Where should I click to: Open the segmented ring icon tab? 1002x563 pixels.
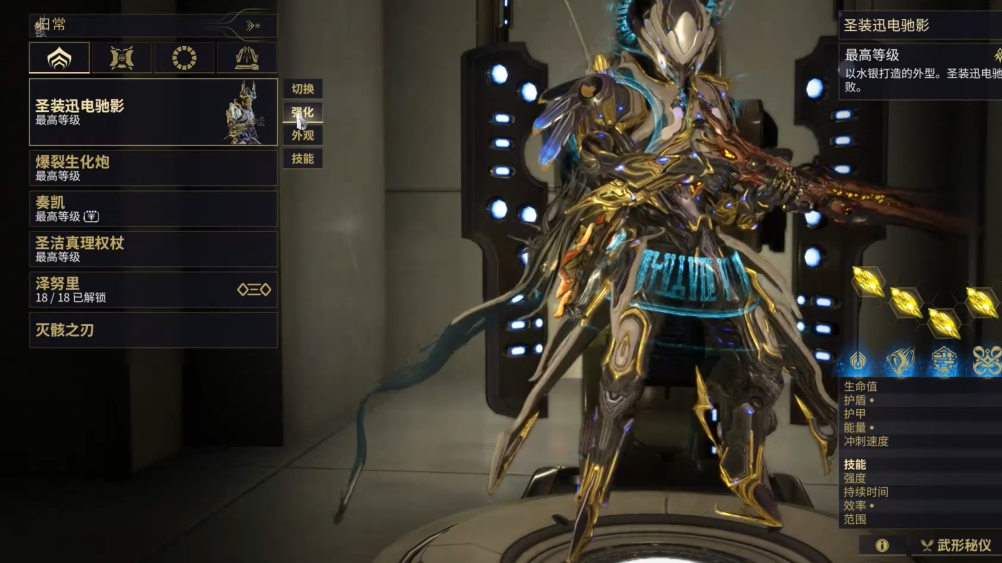pos(184,58)
